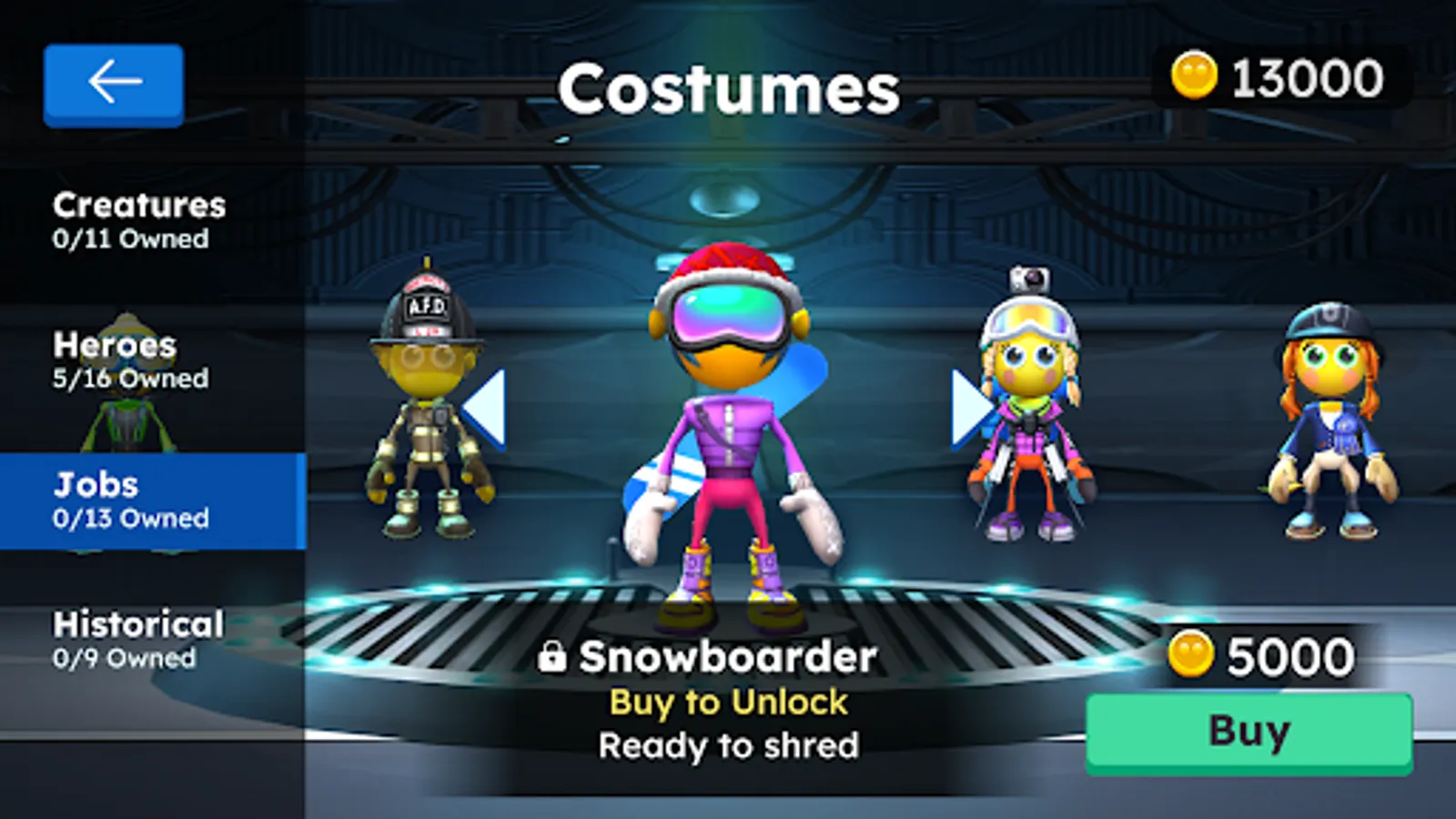Click the gold coin balance icon
This screenshot has width=1456, height=819.
[1195, 77]
